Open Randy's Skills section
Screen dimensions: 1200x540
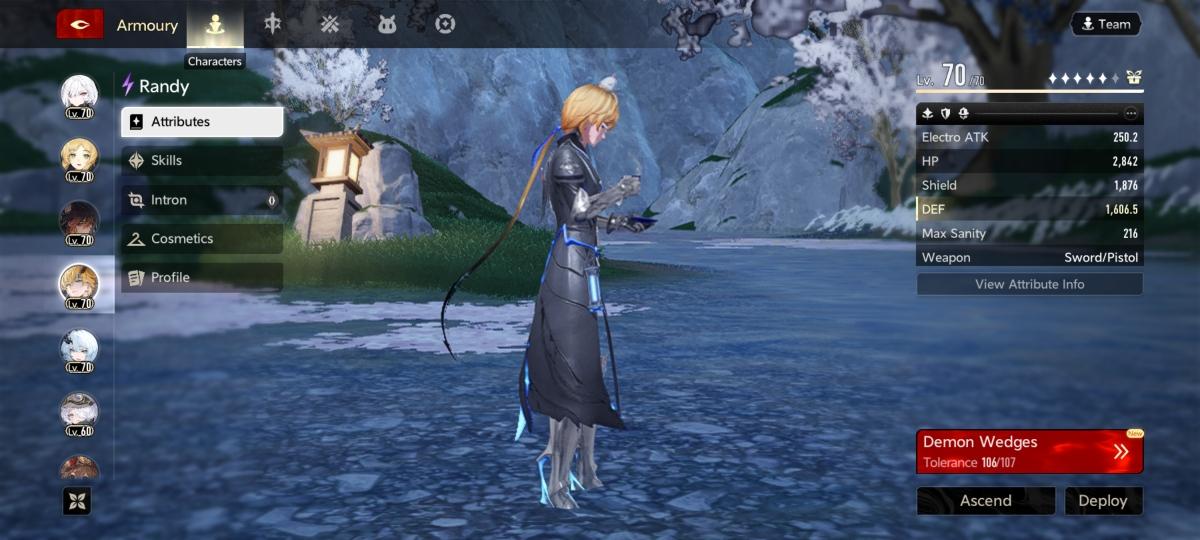coord(202,161)
